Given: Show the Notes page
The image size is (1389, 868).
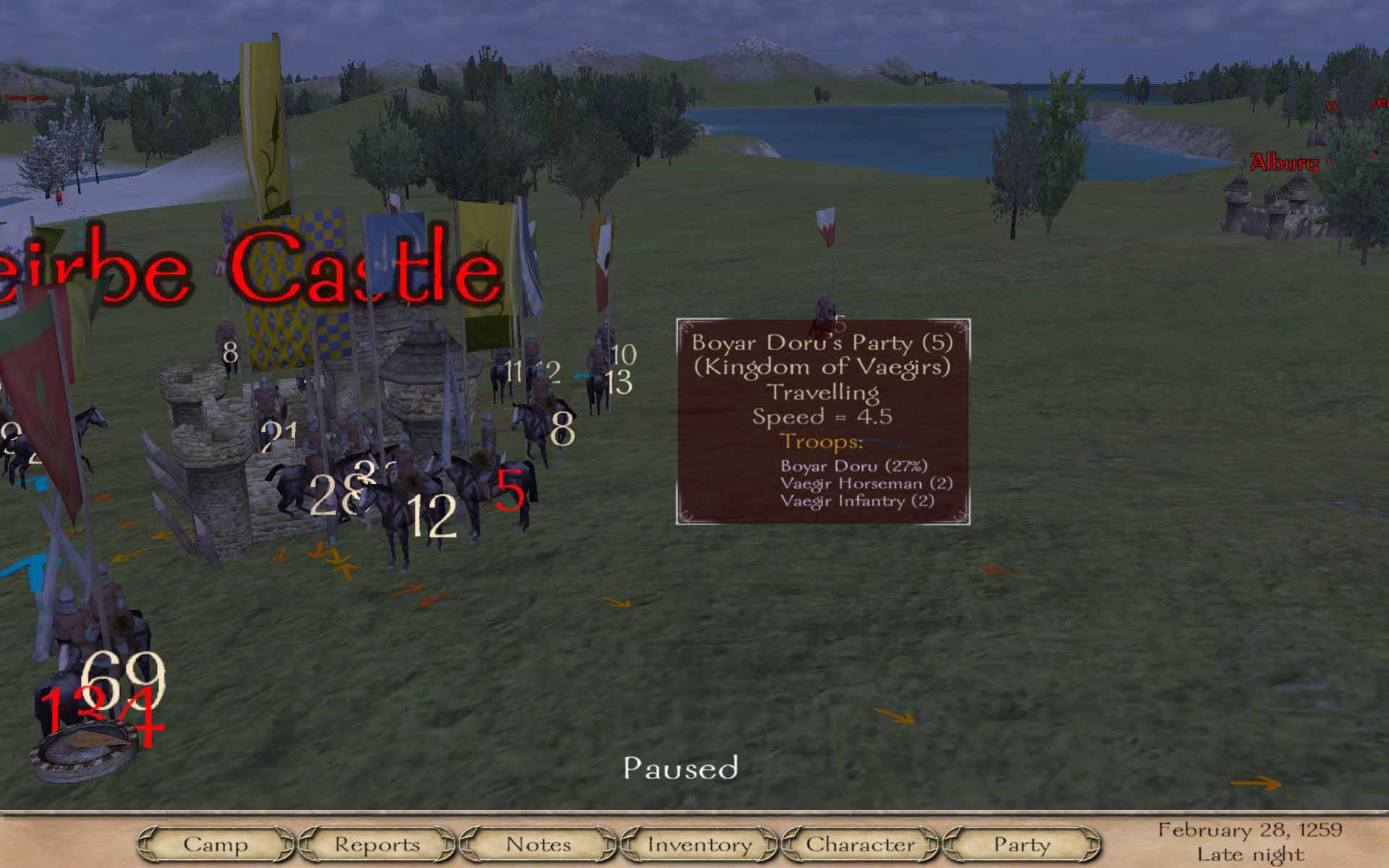Looking at the screenshot, I should 538,844.
